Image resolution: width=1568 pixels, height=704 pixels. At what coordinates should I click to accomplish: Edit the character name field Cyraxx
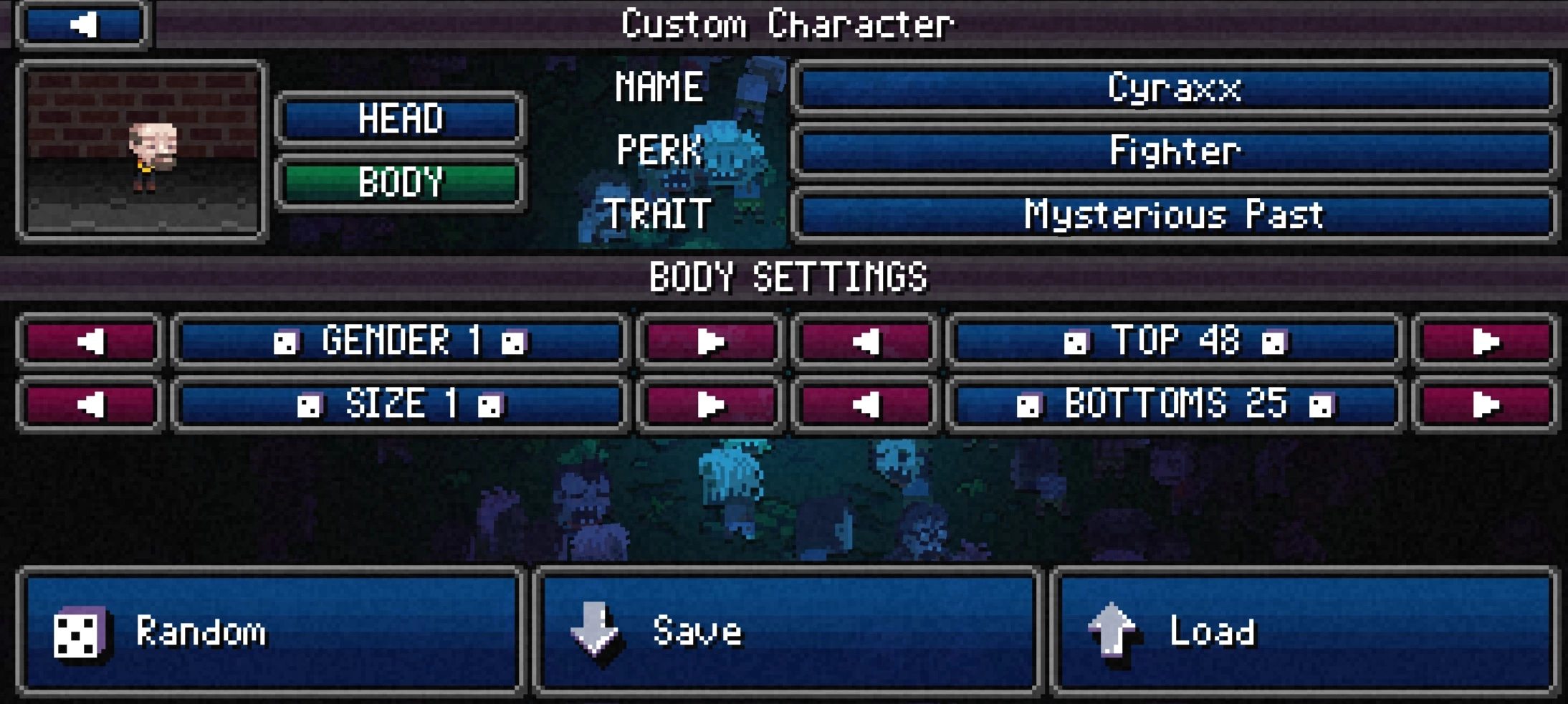[x=1174, y=88]
